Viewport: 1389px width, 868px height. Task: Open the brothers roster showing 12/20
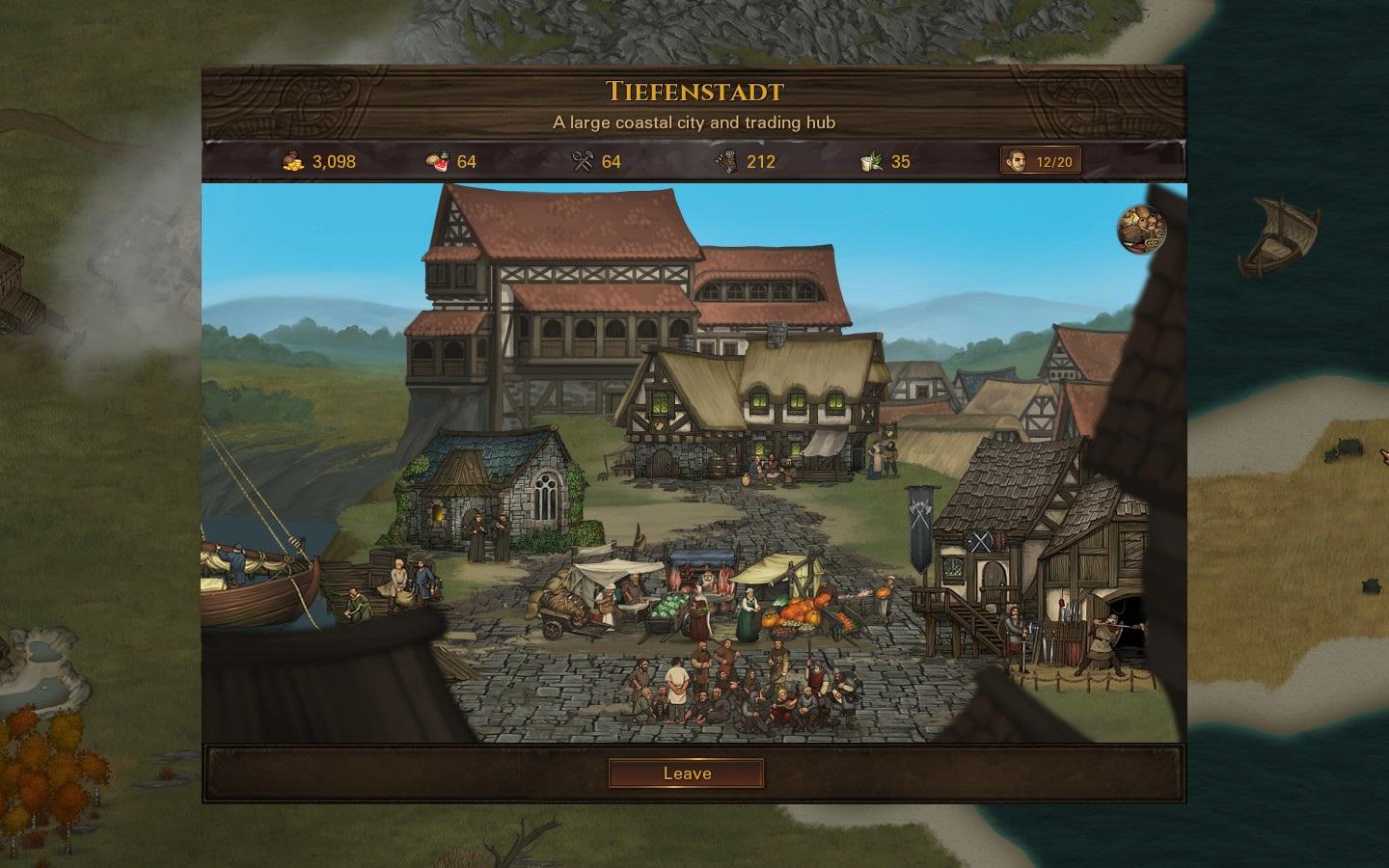coord(1040,161)
